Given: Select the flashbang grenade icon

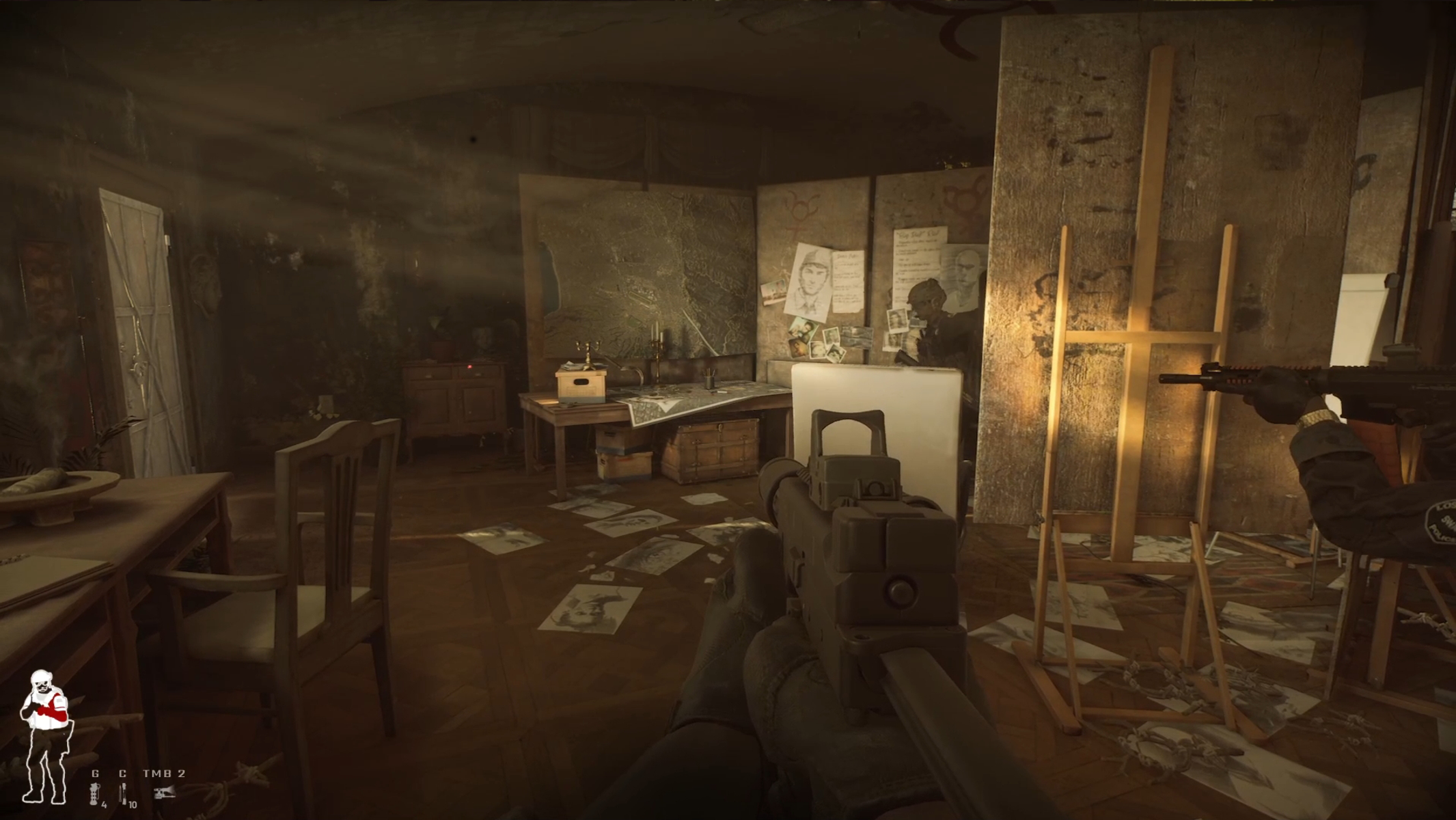Looking at the screenshot, I should pyautogui.click(x=94, y=793).
